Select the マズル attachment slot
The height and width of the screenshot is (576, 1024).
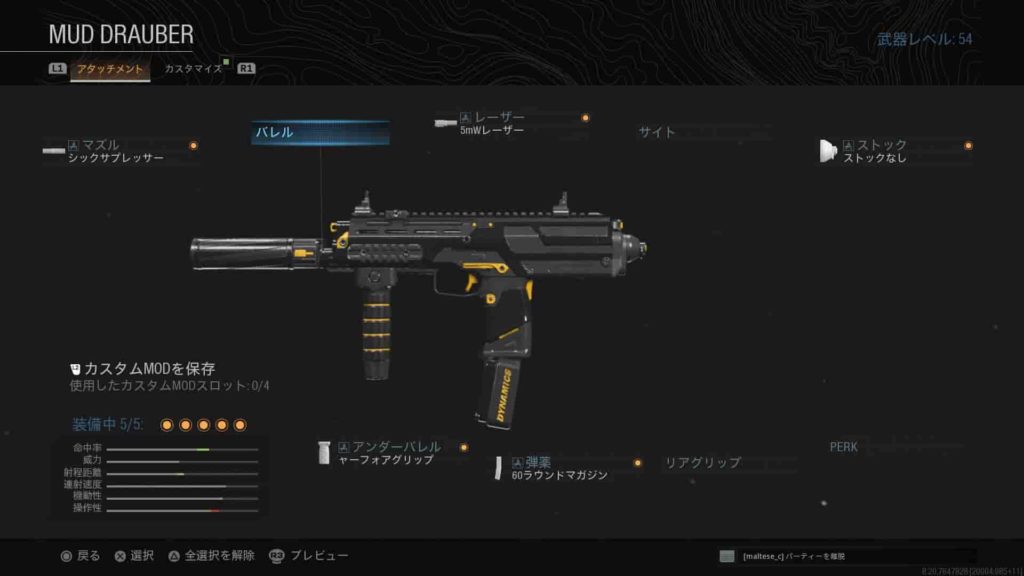122,151
